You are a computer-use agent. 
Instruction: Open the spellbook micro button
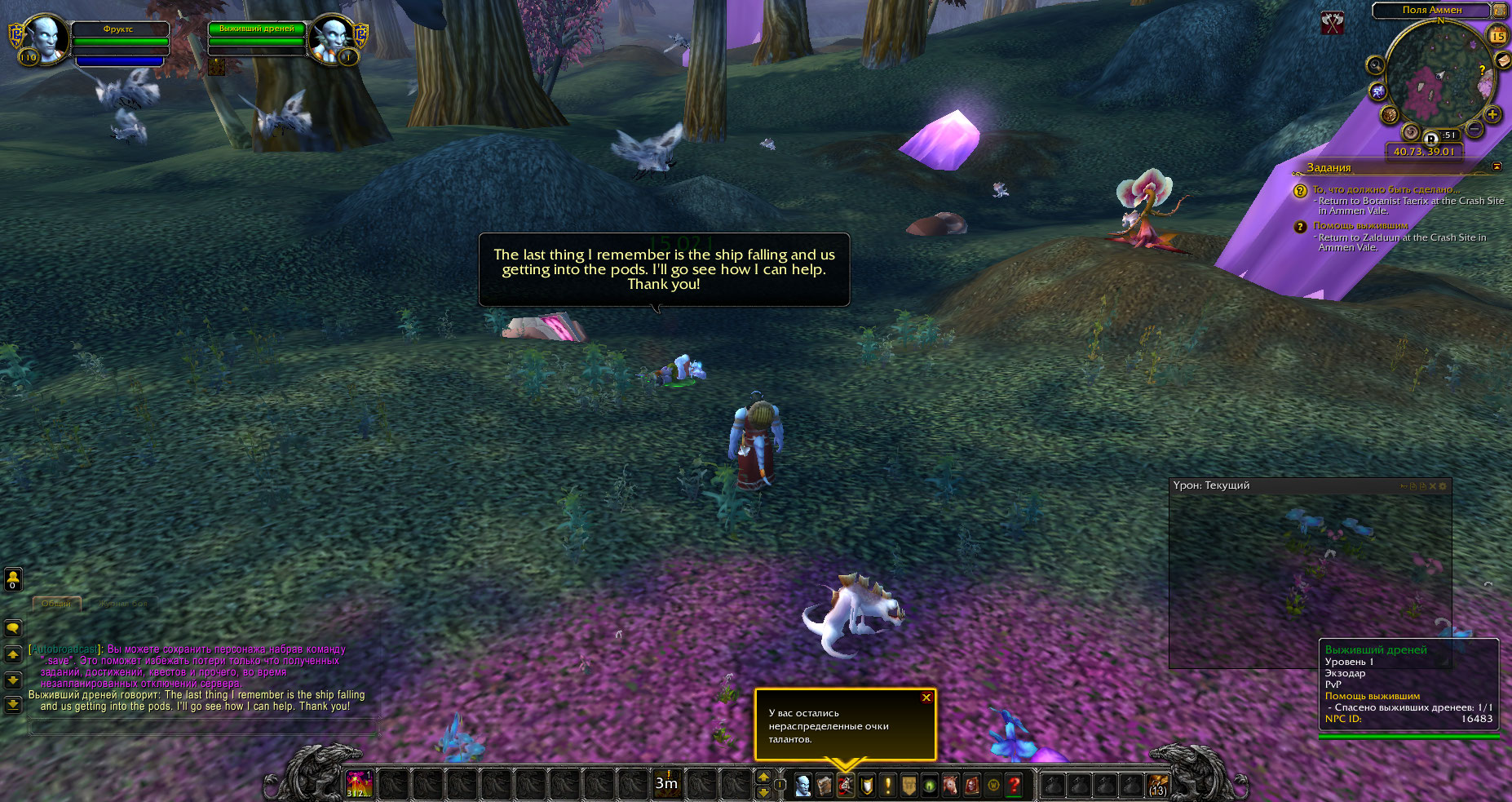824,785
